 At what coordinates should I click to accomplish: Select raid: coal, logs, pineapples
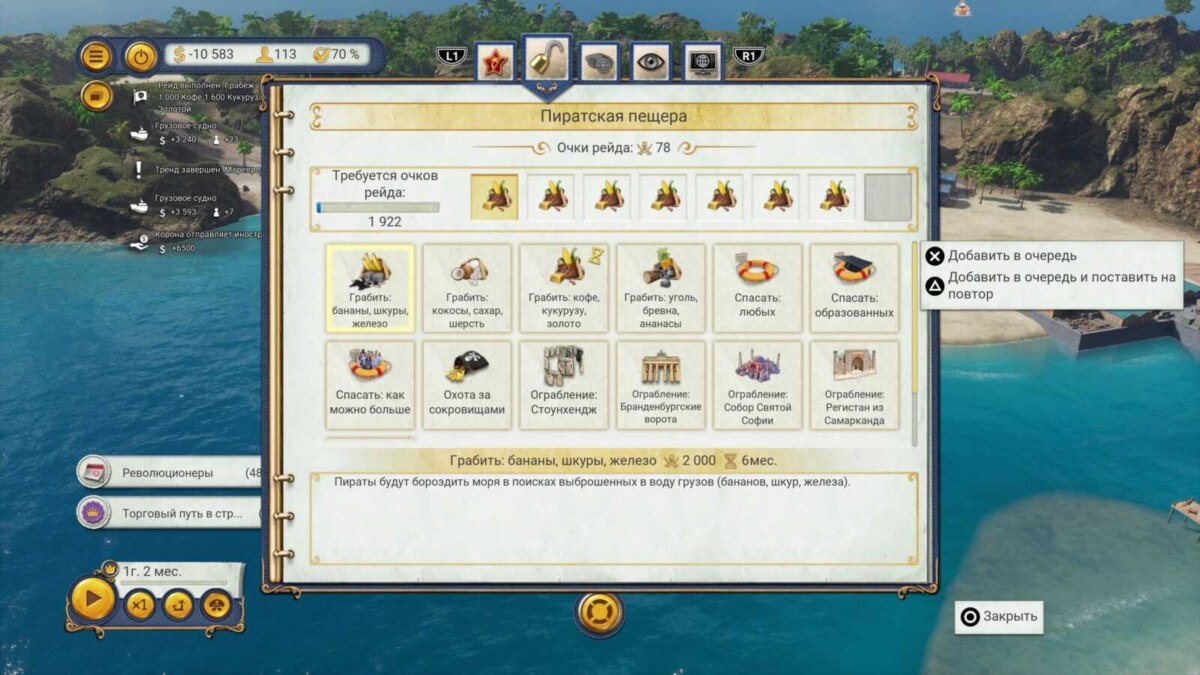660,288
